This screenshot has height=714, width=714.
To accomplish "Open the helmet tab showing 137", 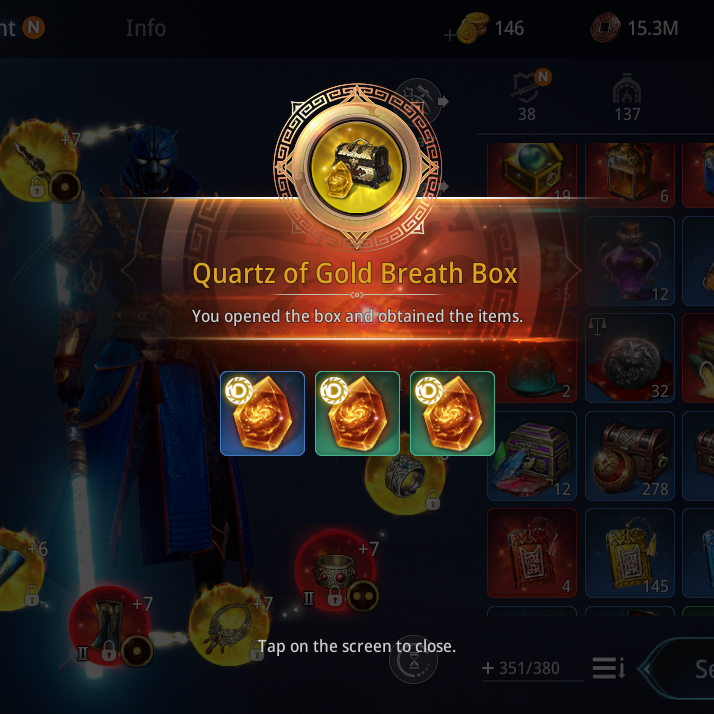I will (627, 97).
